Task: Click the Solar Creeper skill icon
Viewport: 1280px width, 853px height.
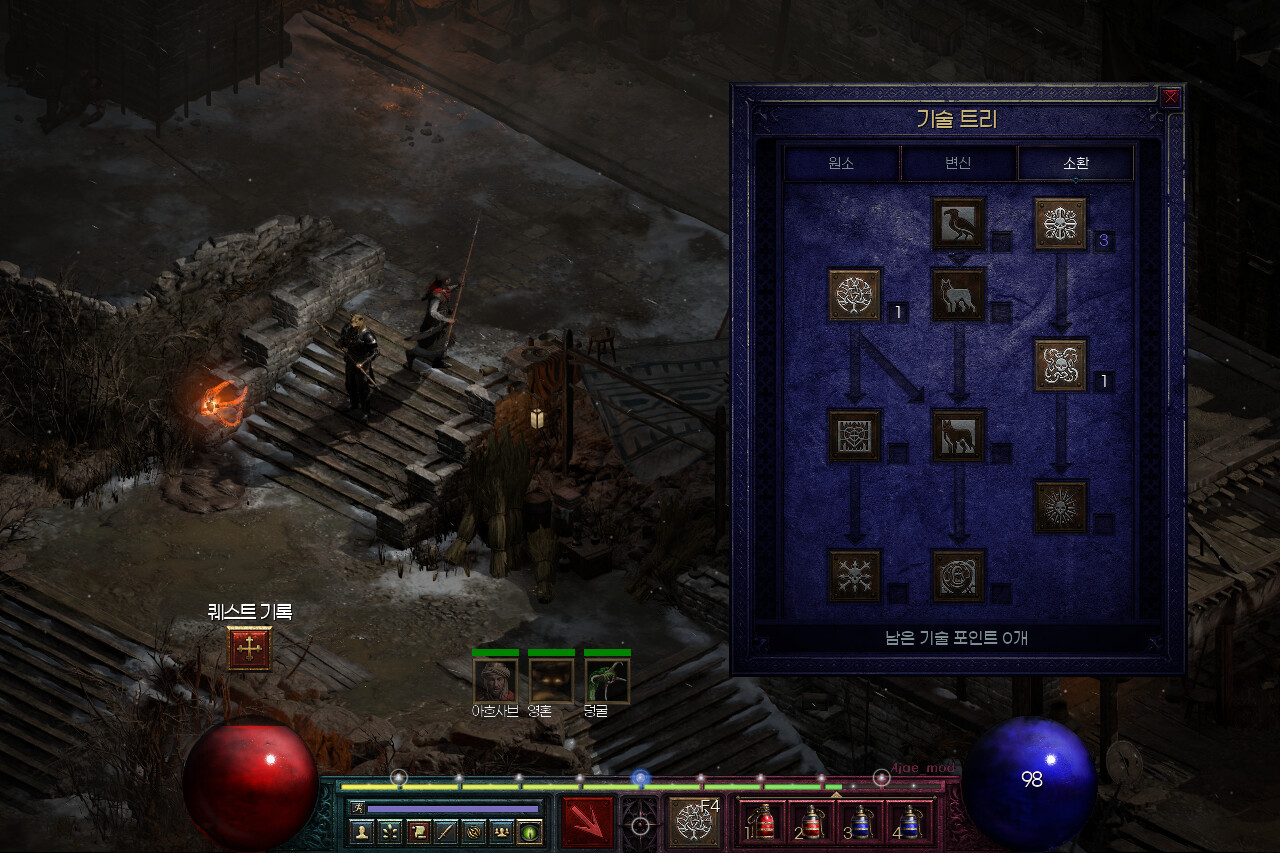Action: click(1060, 506)
